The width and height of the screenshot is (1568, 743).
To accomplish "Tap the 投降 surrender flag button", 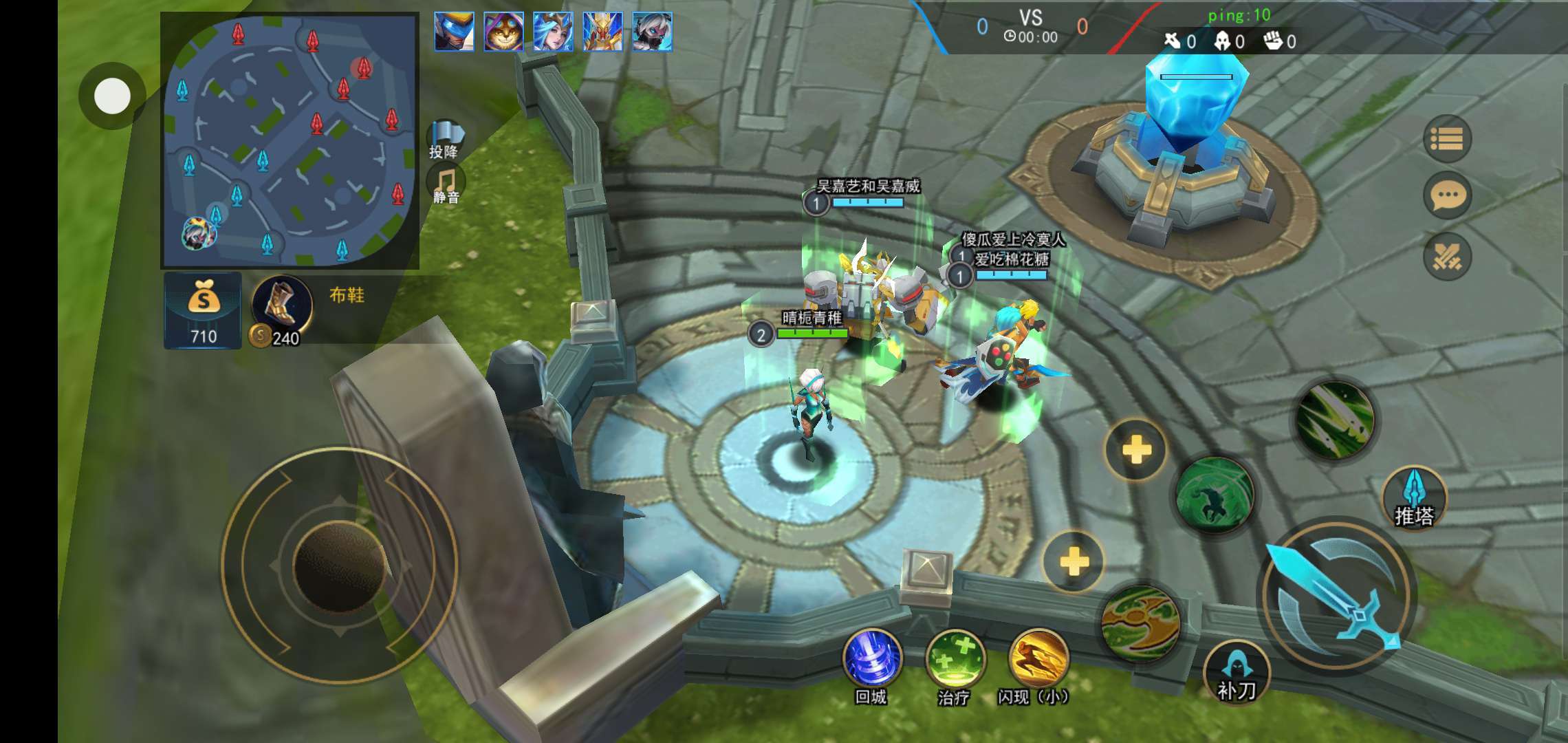I will [445, 138].
